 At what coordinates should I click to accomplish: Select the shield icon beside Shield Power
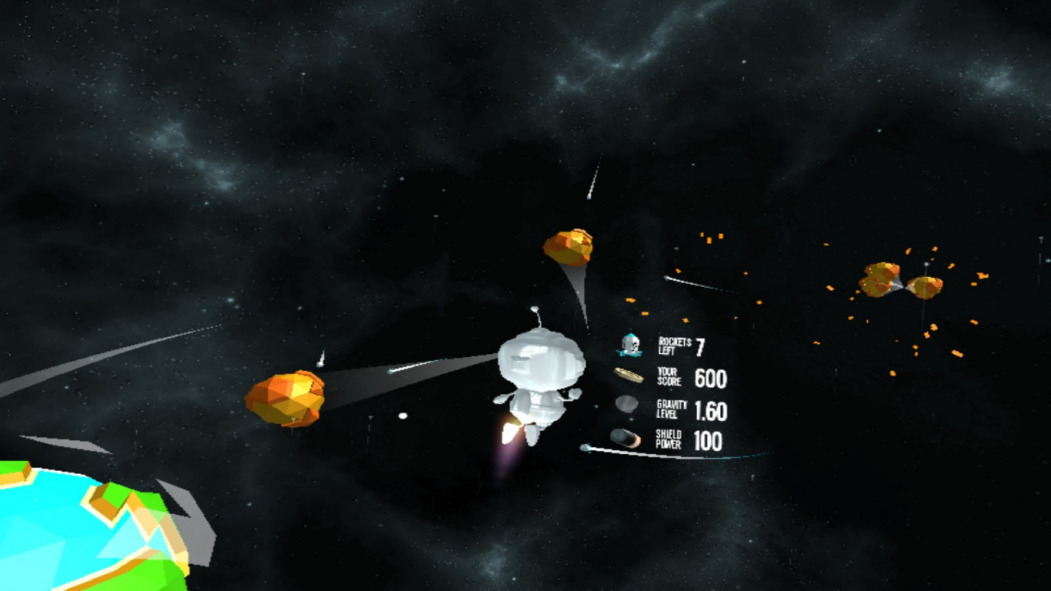pos(624,438)
